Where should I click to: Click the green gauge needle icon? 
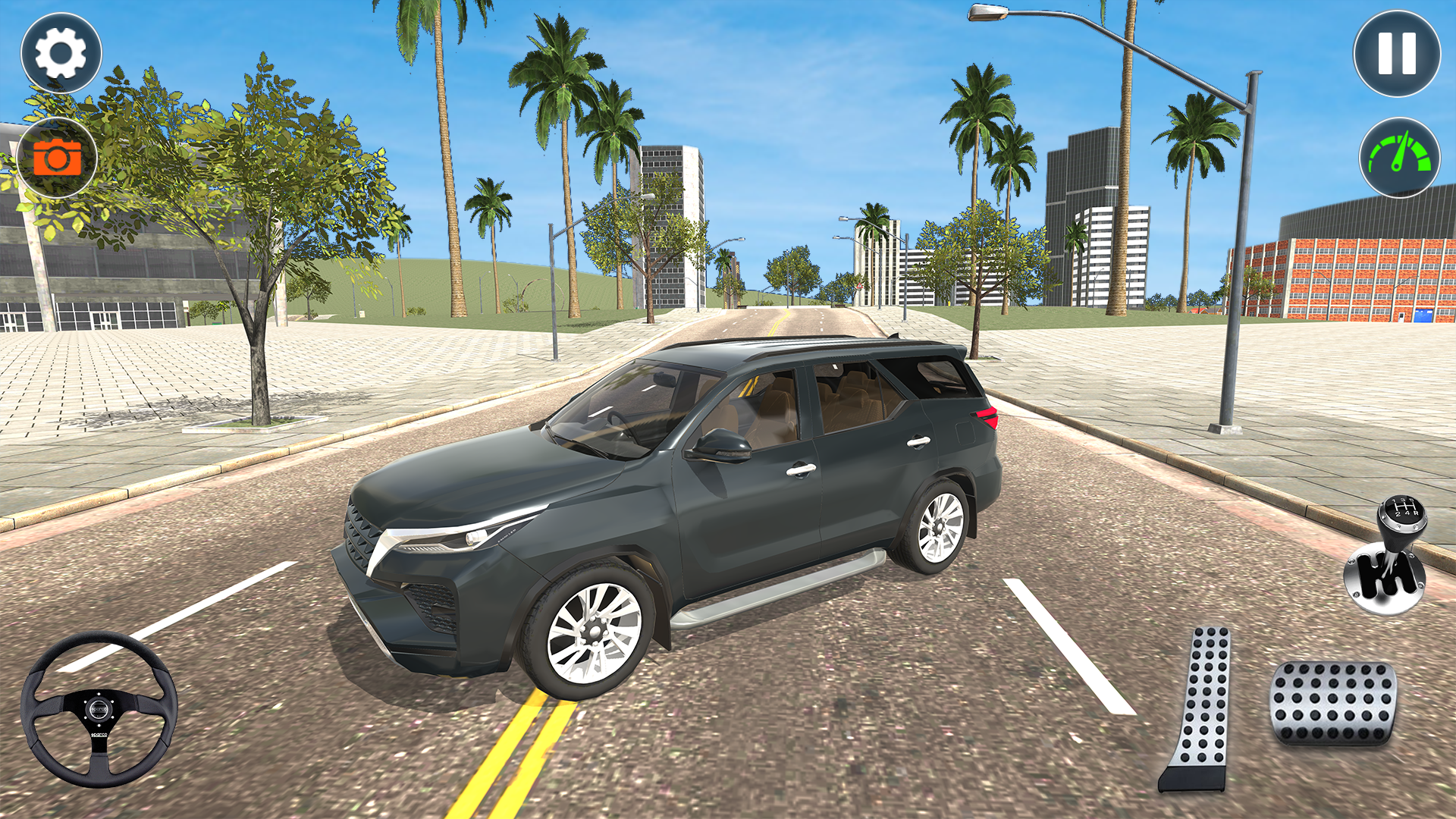coord(1400,158)
